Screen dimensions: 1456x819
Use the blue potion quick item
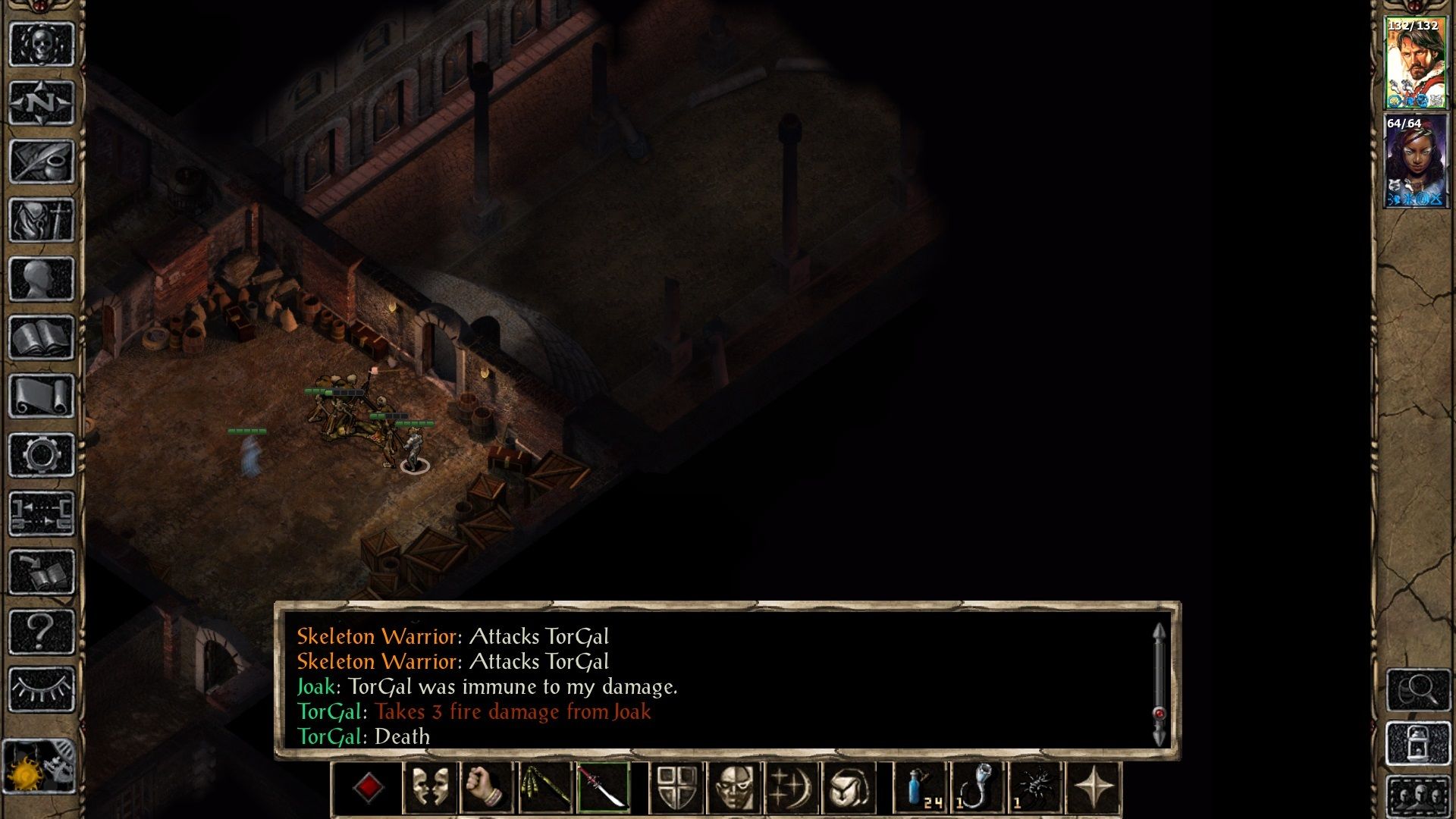click(x=921, y=787)
